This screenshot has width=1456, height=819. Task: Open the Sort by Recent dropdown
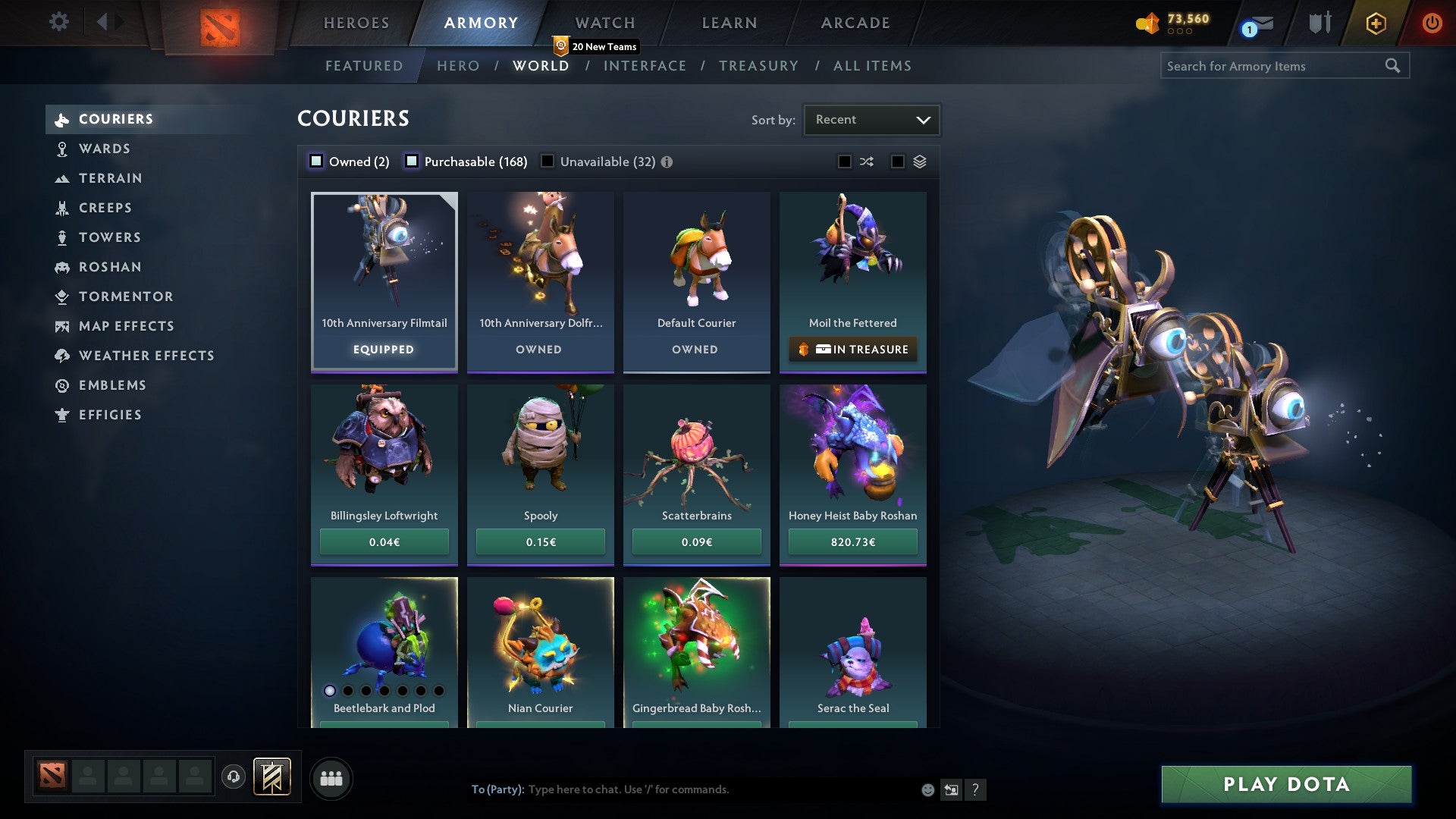click(x=871, y=119)
